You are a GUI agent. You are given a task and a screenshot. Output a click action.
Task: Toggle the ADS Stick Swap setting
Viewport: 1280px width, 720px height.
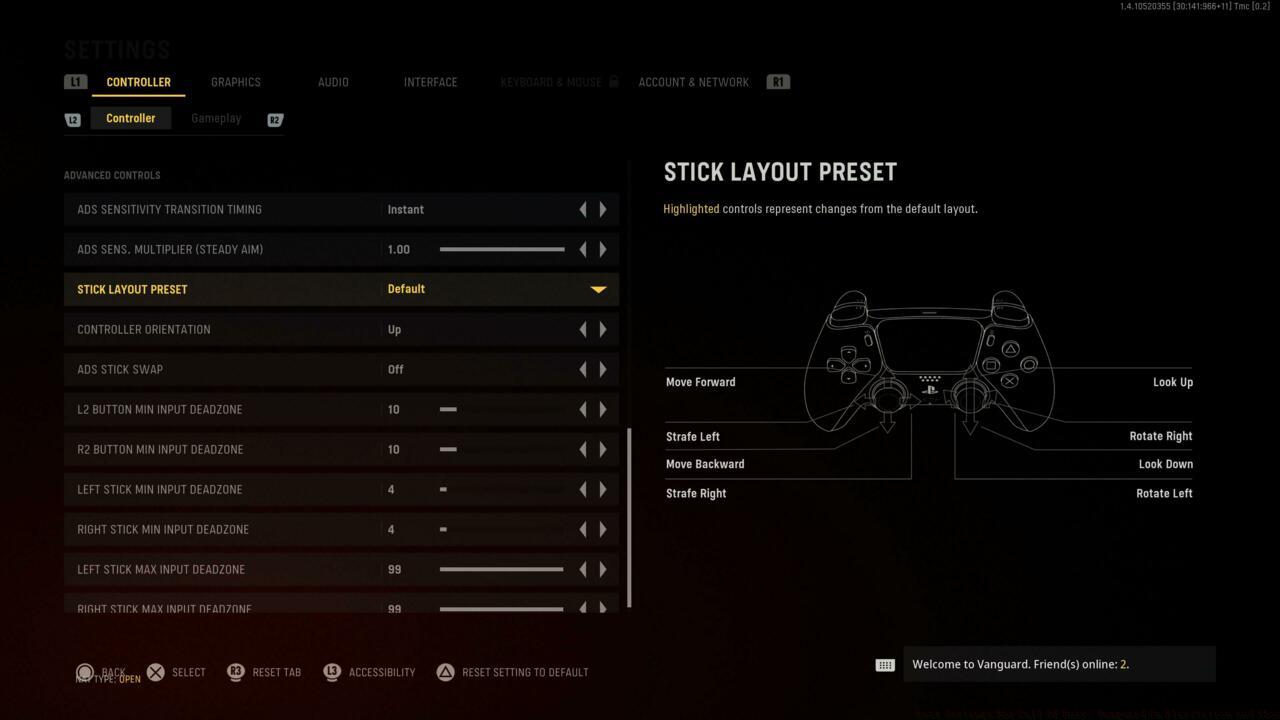click(x=602, y=369)
